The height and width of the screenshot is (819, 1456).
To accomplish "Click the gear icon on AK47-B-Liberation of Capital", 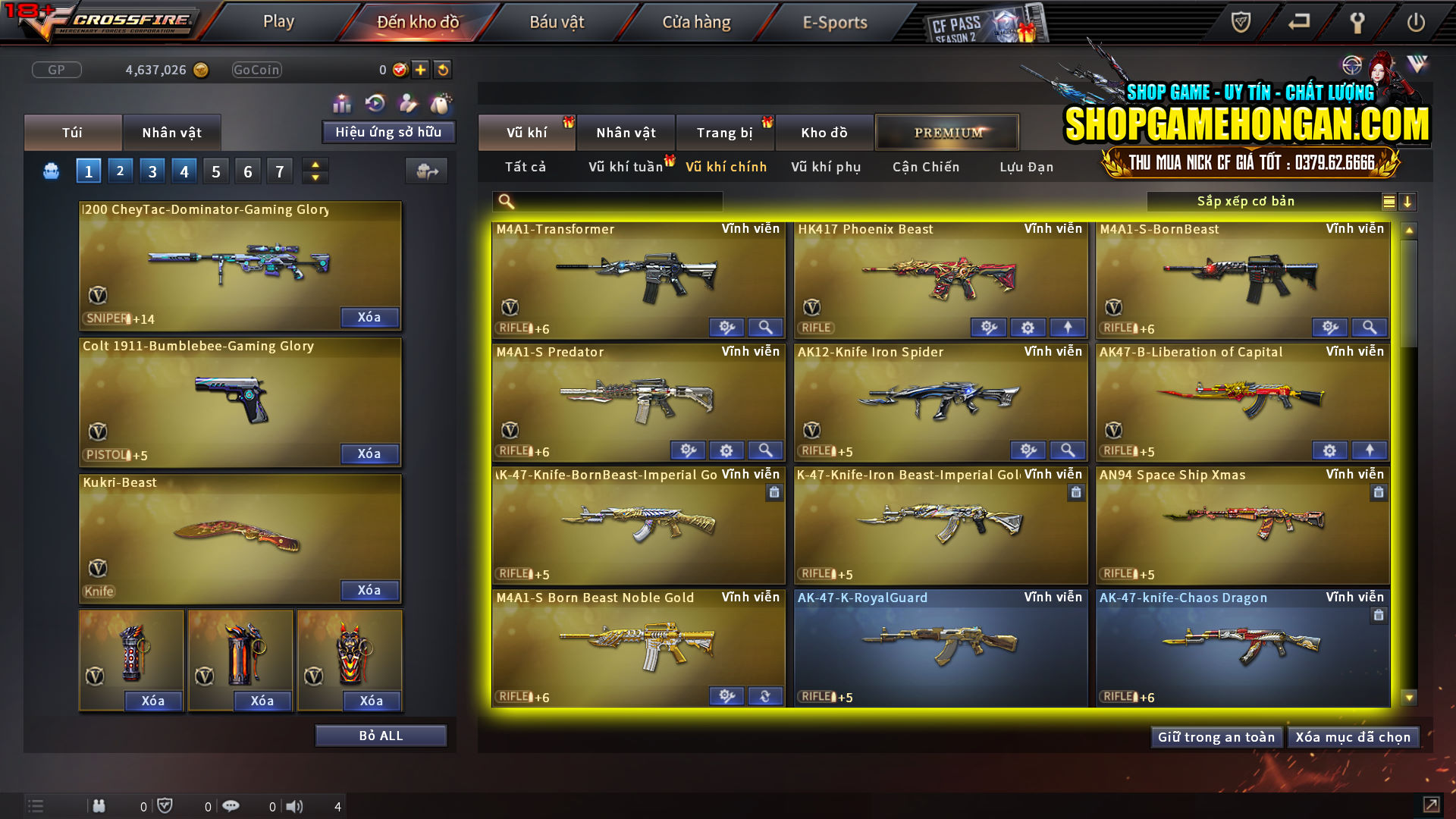I will (x=1329, y=450).
